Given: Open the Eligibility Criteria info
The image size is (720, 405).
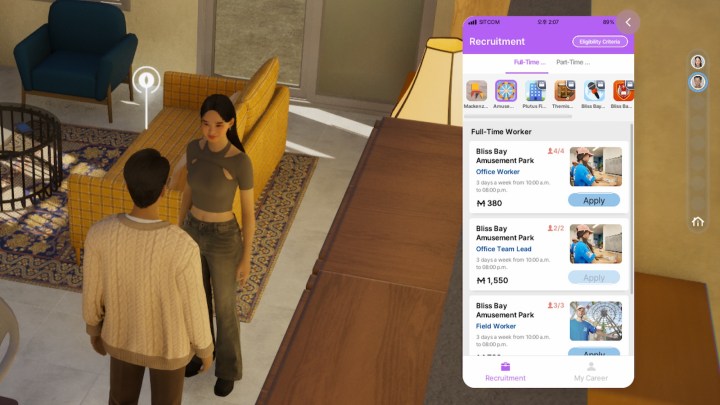Looking at the screenshot, I should (600, 42).
